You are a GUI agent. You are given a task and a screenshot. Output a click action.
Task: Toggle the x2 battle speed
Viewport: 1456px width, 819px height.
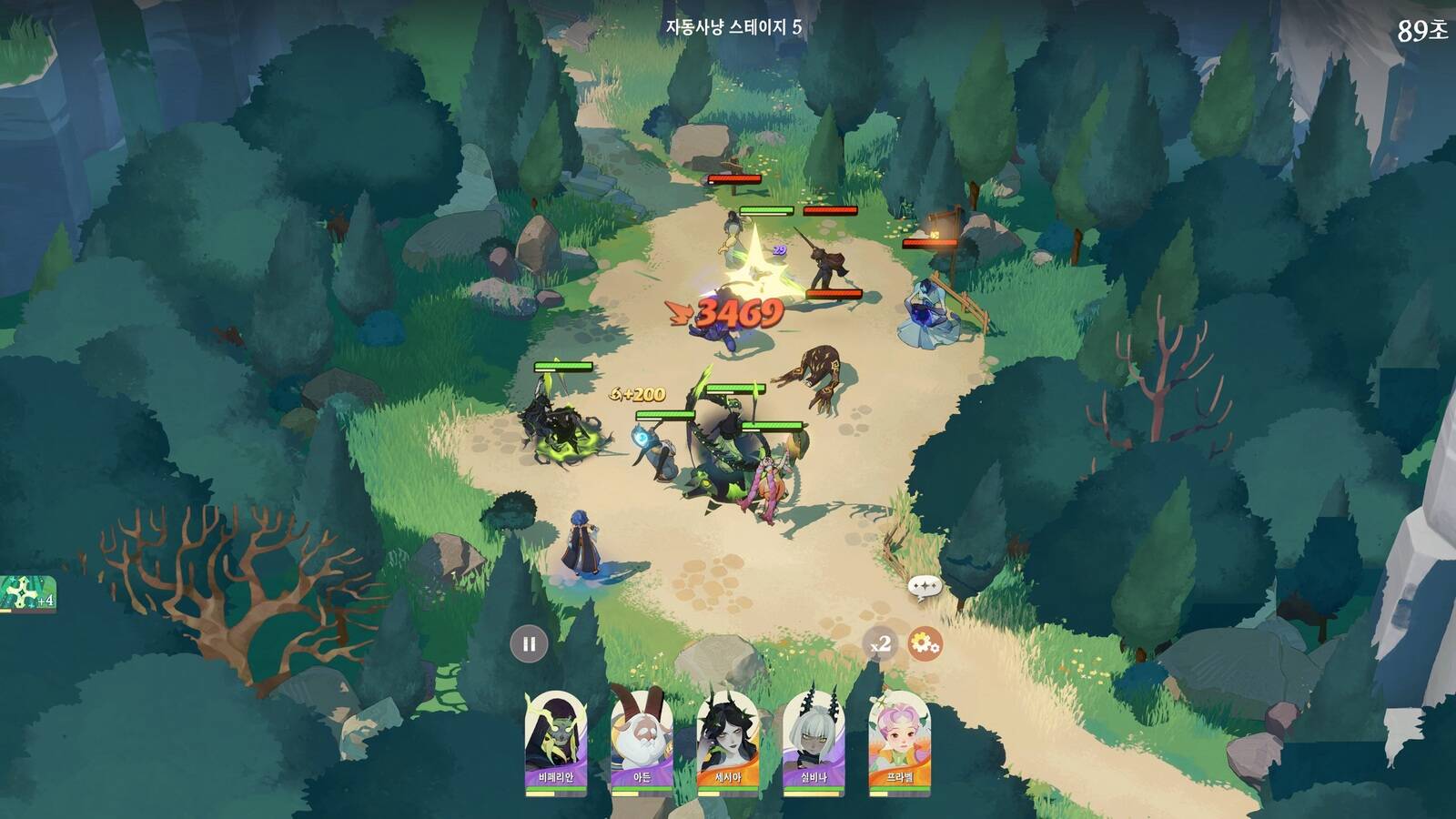click(880, 644)
